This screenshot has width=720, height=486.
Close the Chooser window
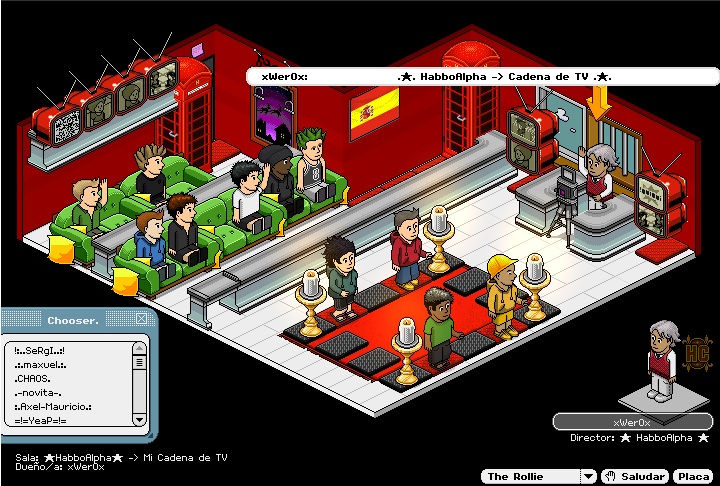click(141, 320)
